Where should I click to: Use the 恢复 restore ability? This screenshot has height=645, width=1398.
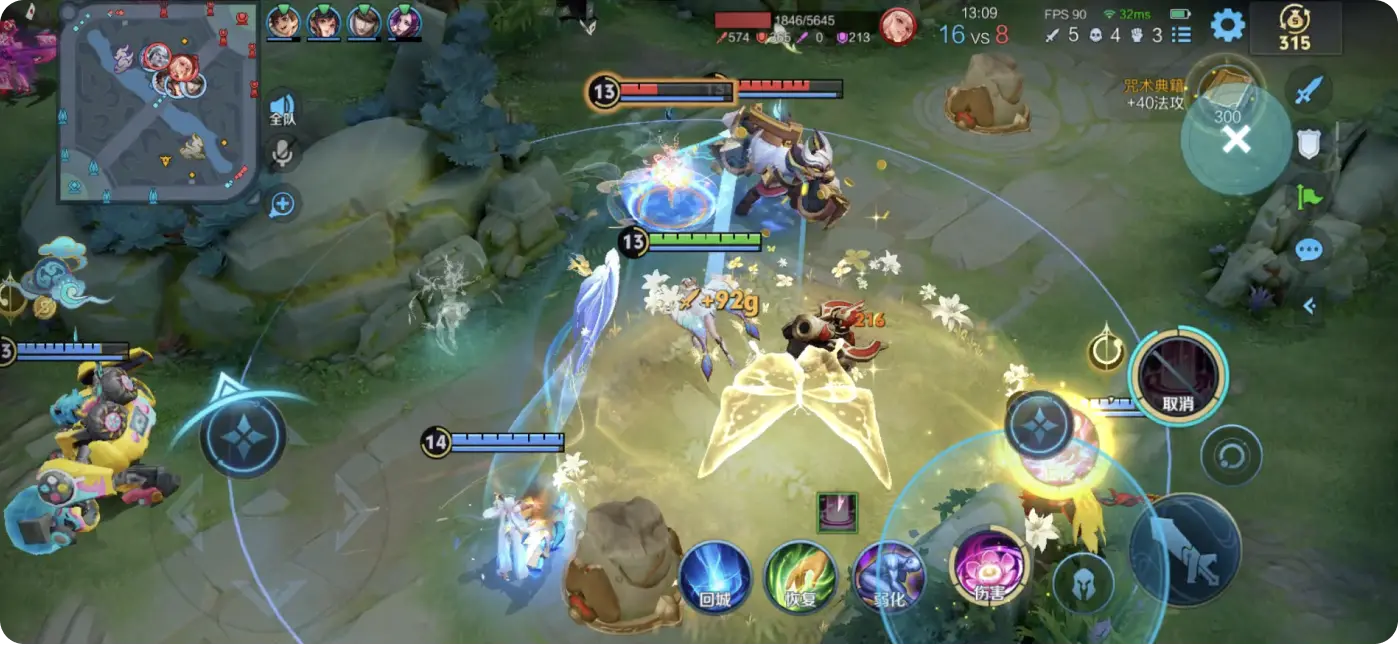(x=801, y=577)
